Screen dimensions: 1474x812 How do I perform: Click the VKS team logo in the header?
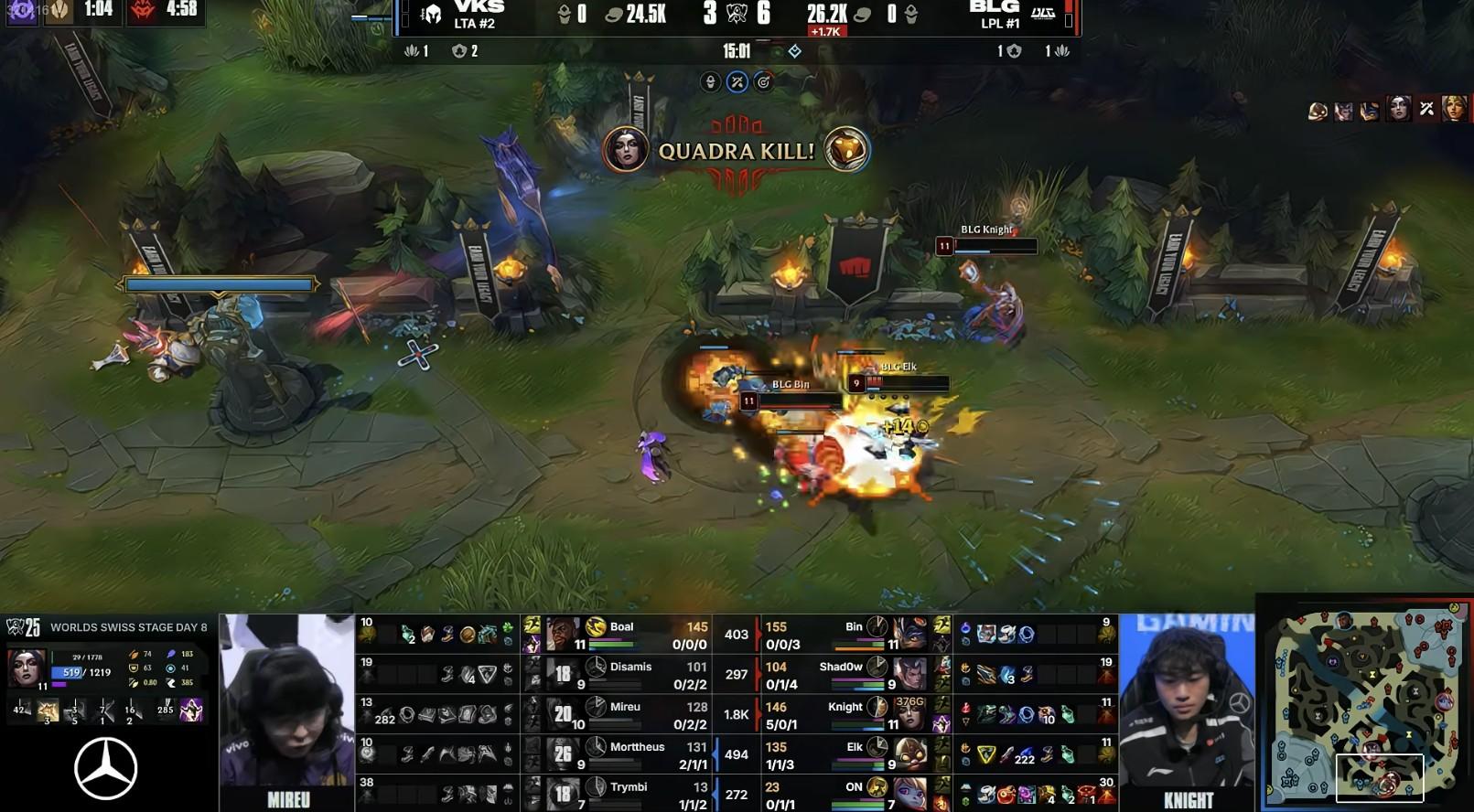tap(432, 15)
